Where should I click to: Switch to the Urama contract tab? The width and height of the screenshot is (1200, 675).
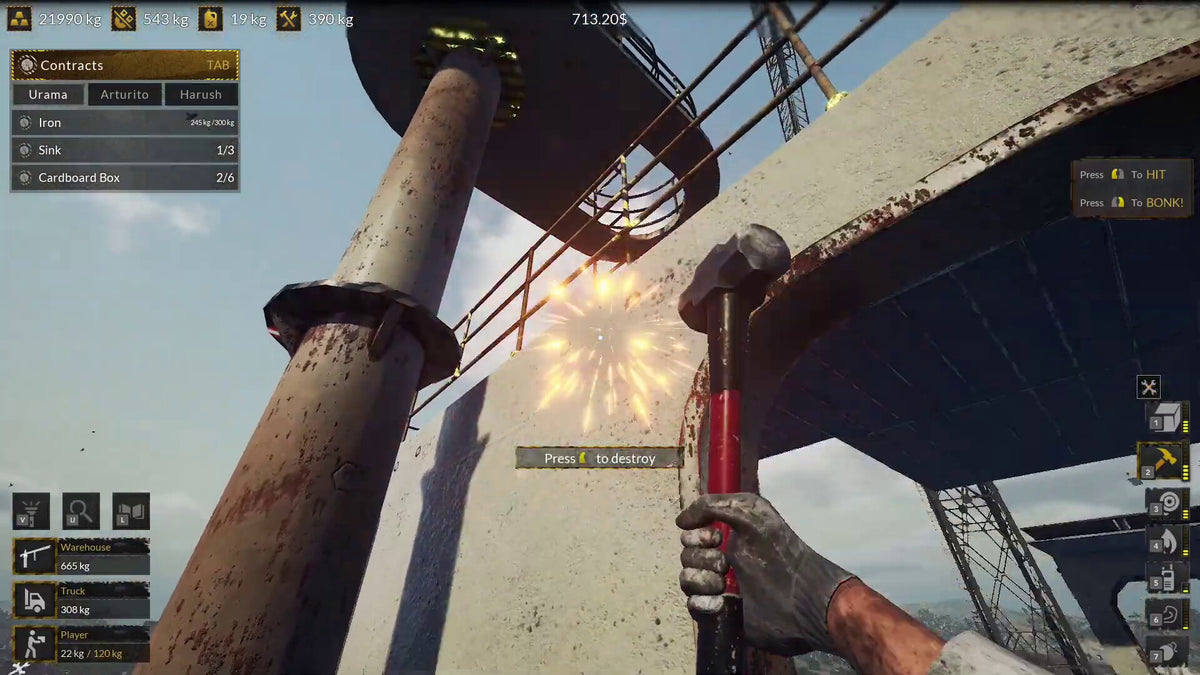[48, 95]
